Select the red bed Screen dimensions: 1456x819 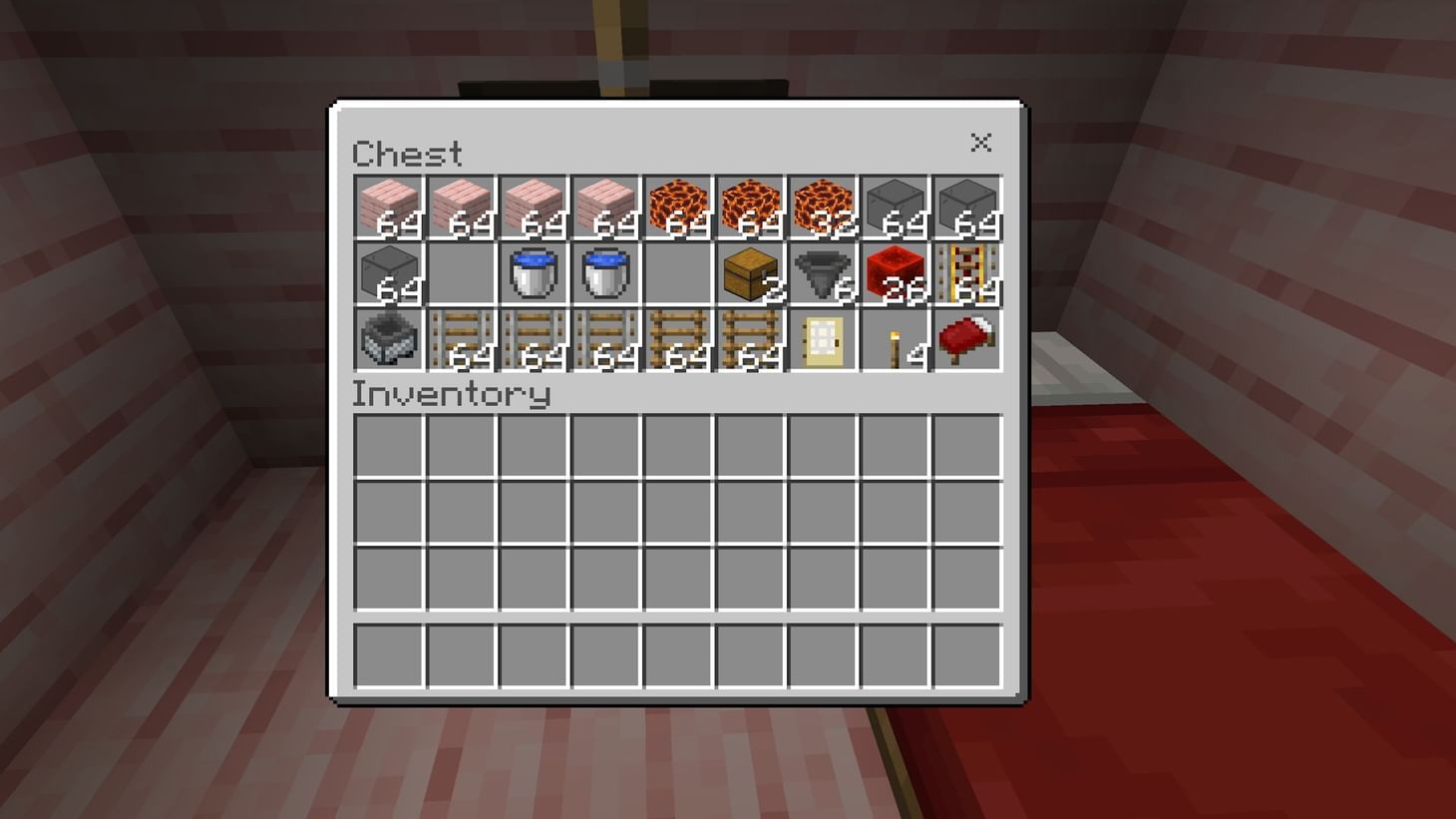click(965, 336)
